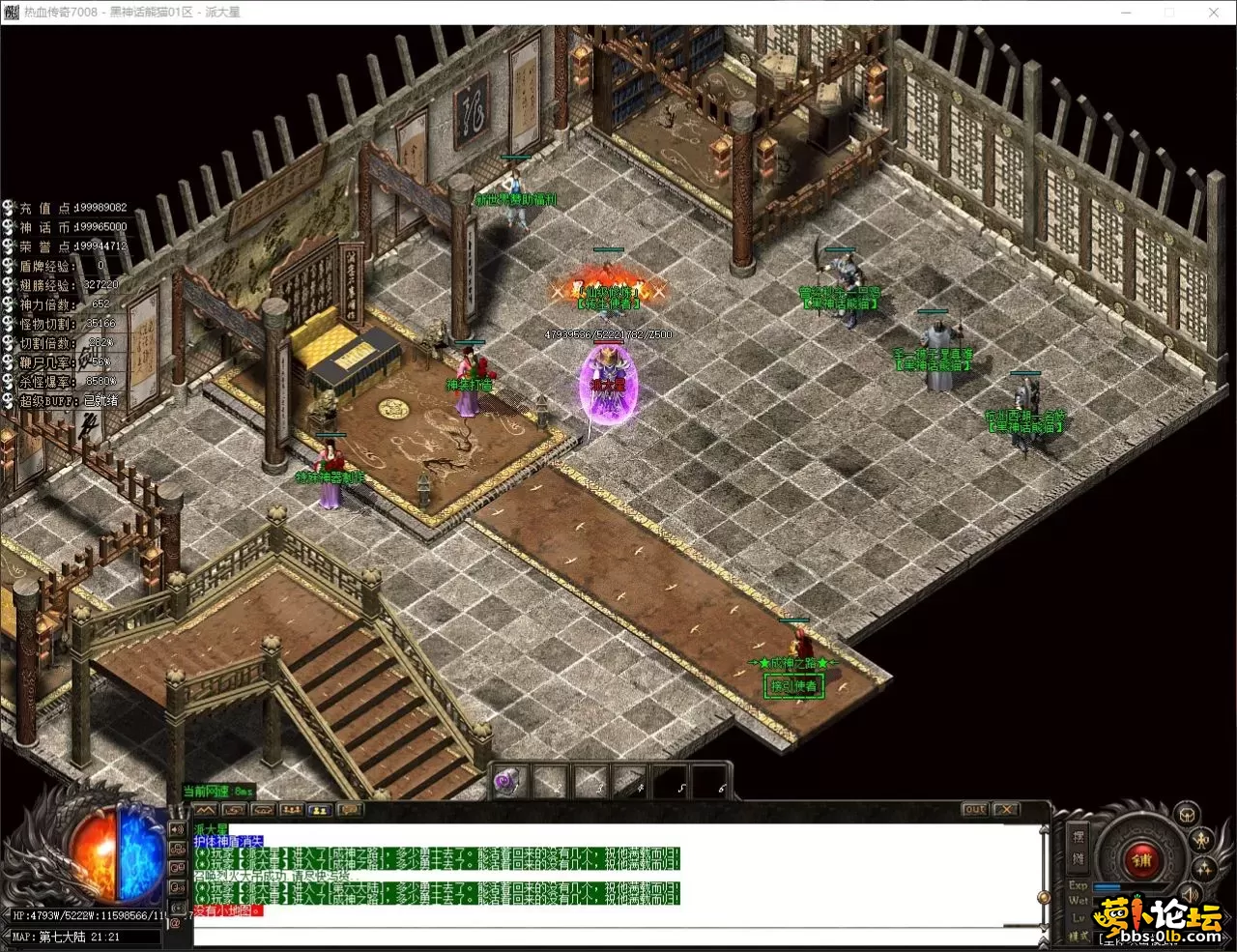Toggle the round speaker sound icon
The image size is (1237, 952).
[1191, 895]
